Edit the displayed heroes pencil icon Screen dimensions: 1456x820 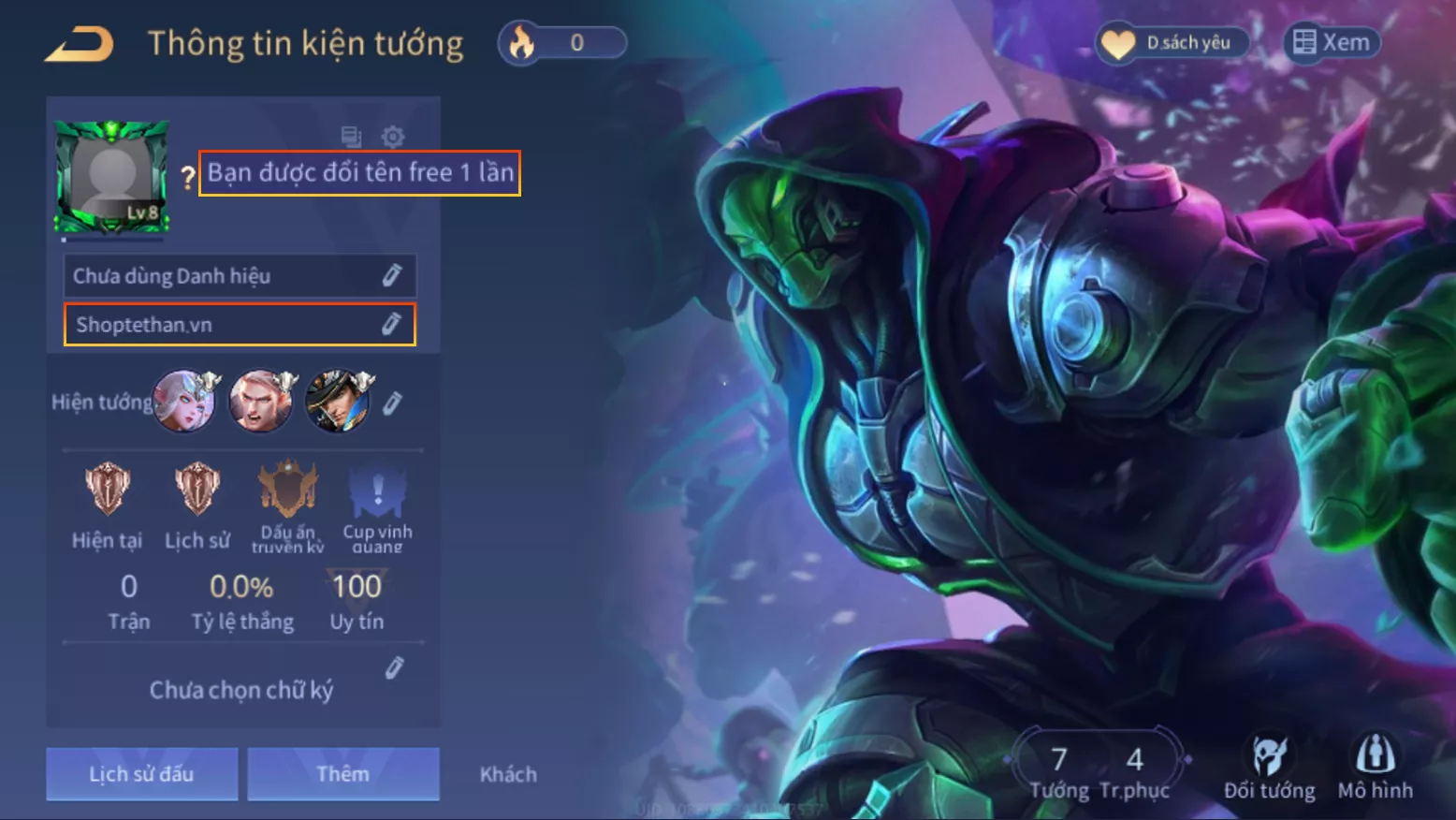pos(393,403)
